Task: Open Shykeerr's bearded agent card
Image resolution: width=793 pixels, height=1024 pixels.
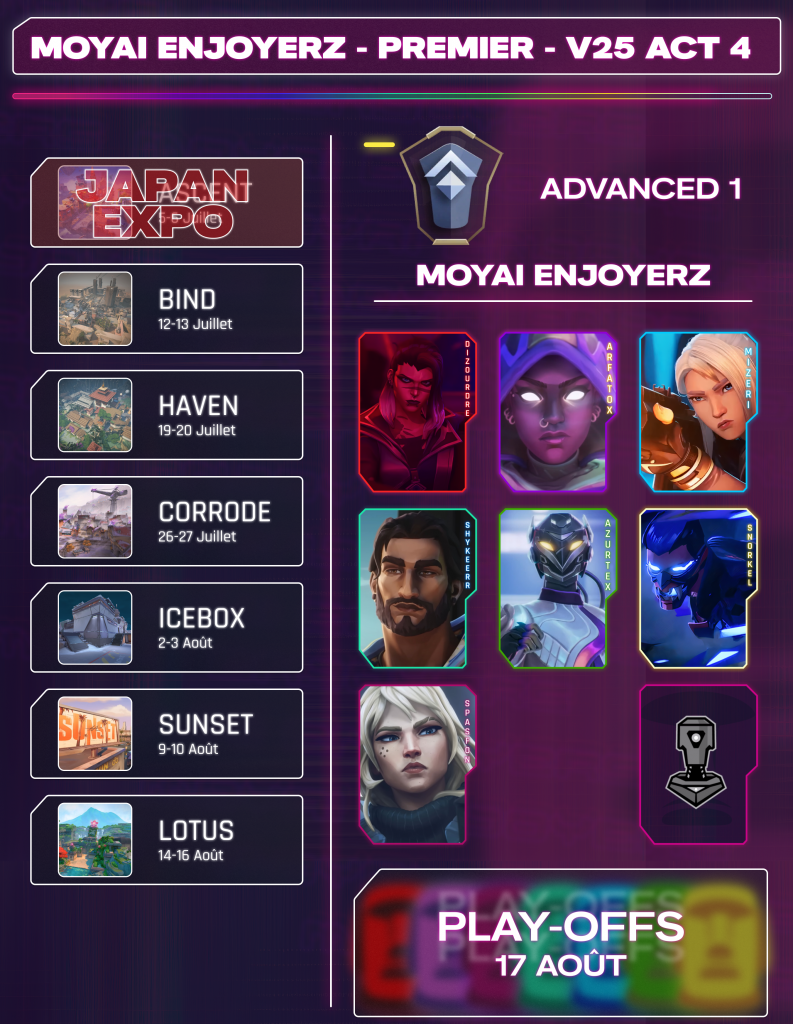Action: pyautogui.click(x=415, y=588)
